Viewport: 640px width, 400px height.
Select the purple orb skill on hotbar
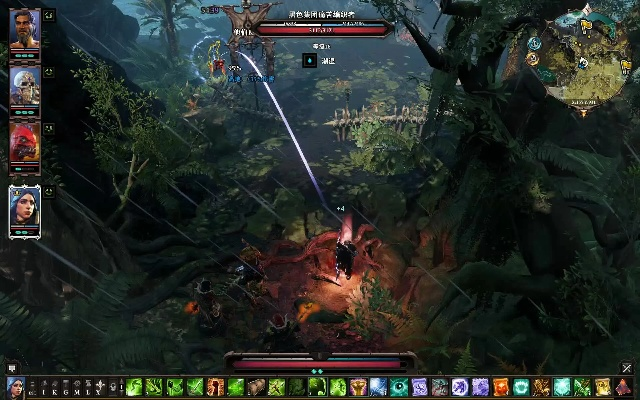click(x=460, y=386)
